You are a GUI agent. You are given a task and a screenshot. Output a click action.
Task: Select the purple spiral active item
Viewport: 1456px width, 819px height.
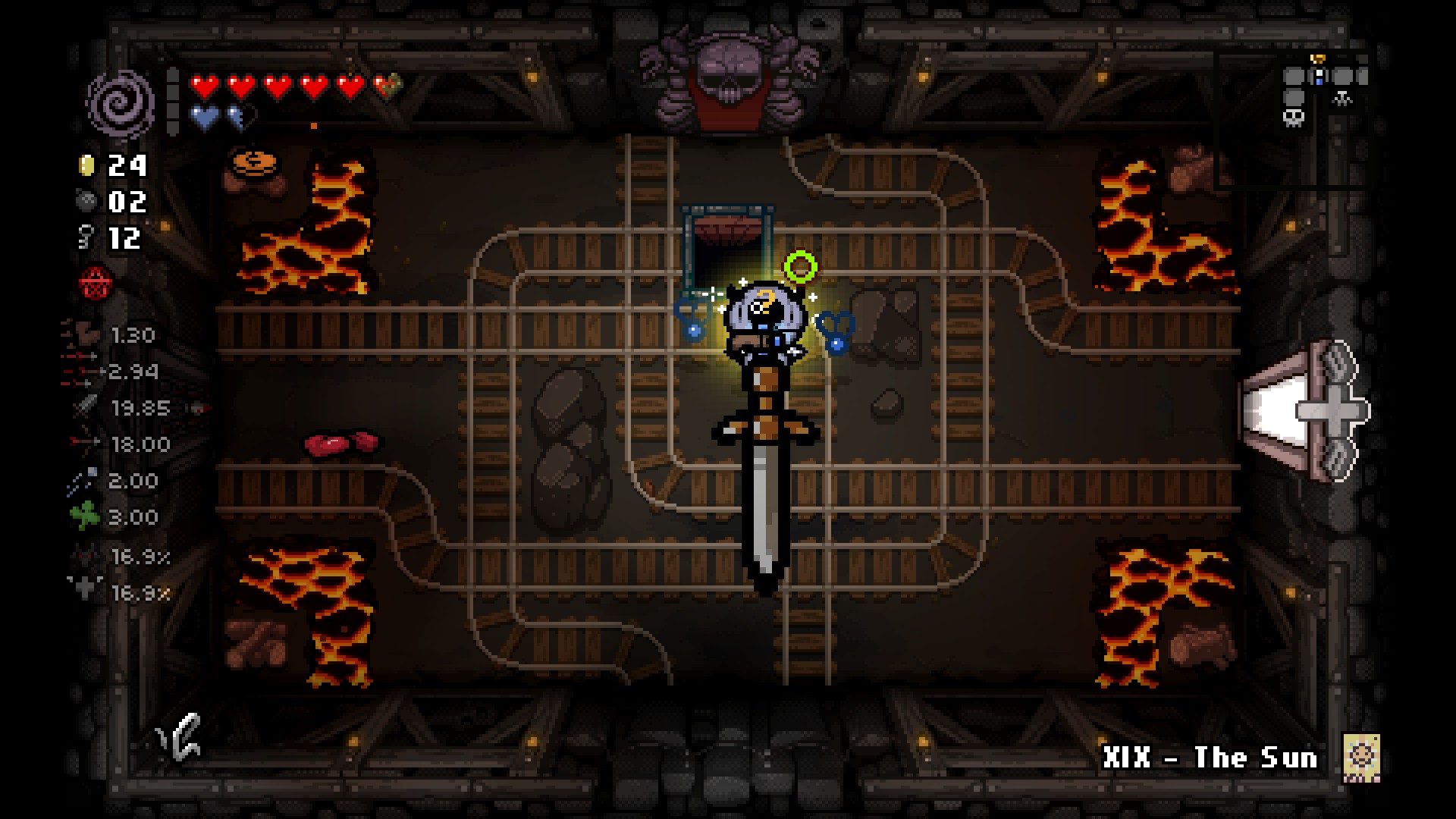coord(121,105)
